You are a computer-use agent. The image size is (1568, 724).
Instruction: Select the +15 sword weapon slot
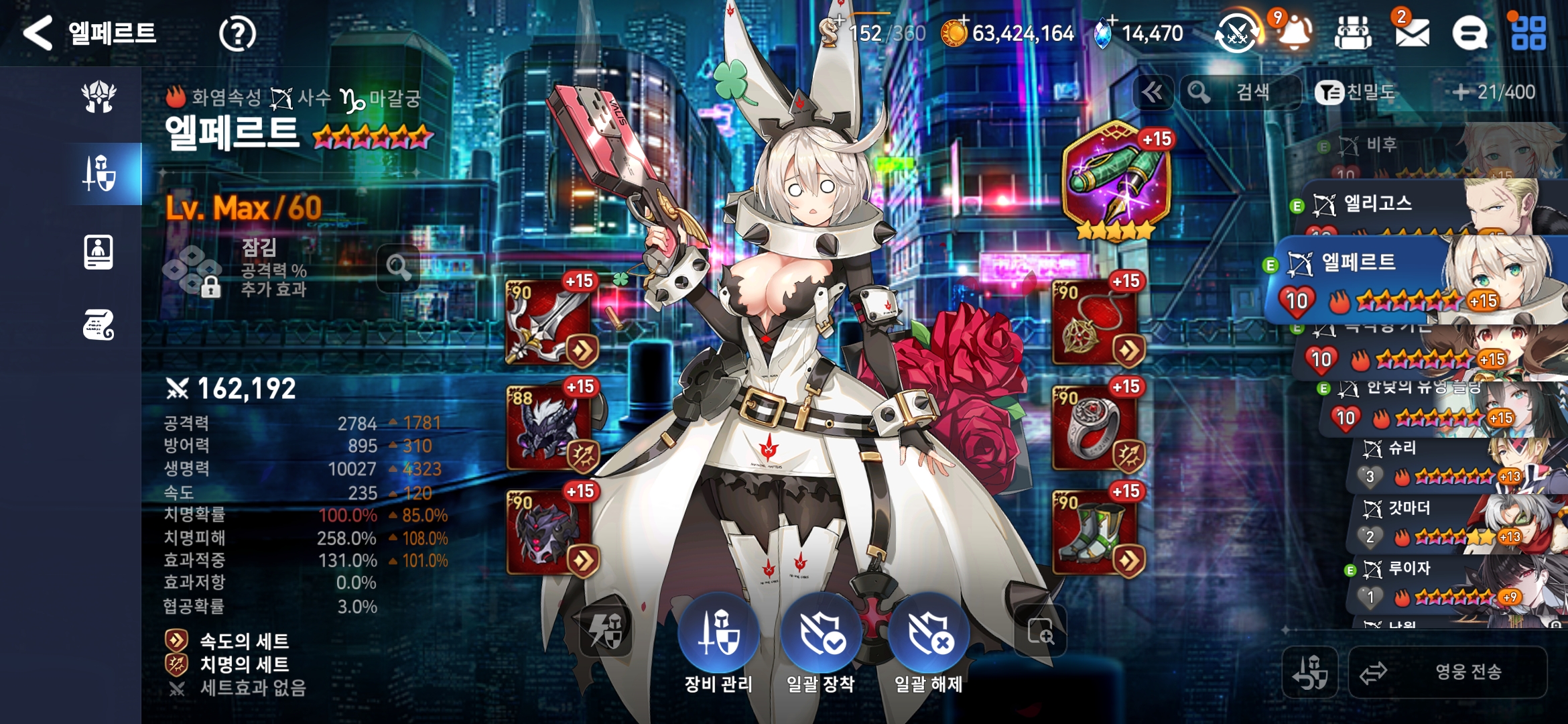[549, 323]
